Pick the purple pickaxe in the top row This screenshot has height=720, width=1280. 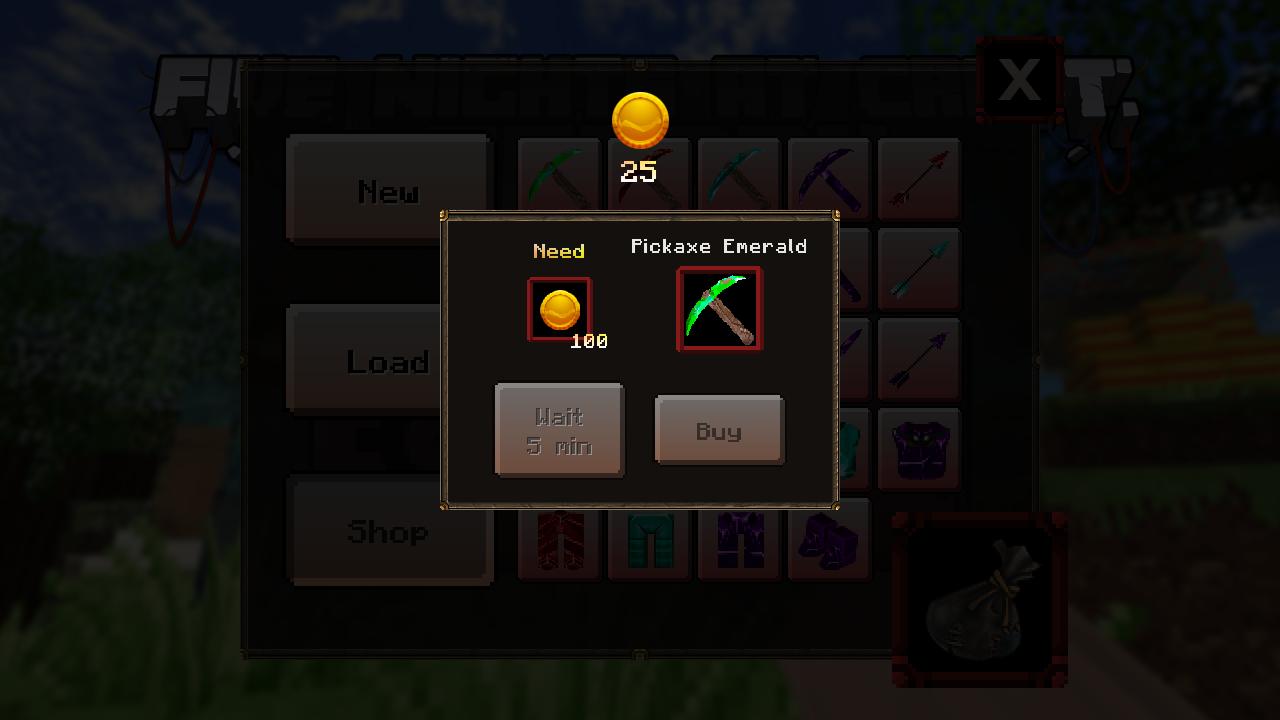[829, 180]
